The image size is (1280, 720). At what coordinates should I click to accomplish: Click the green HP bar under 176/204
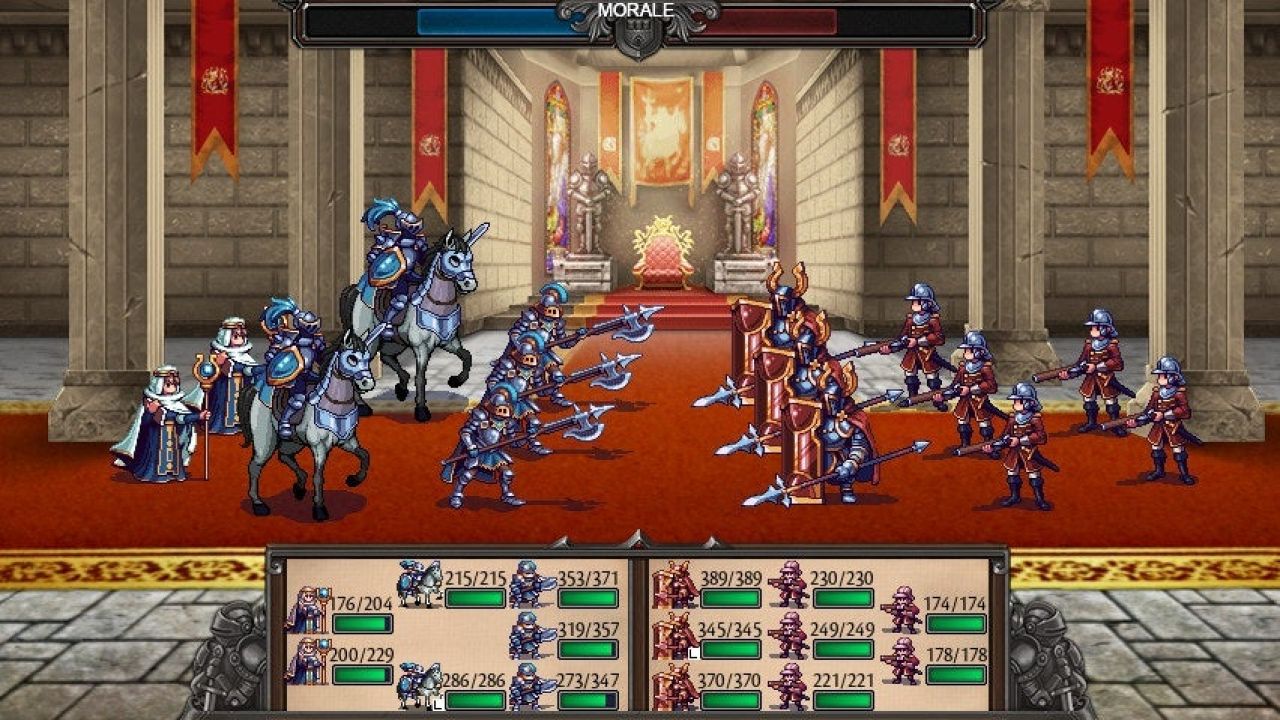[361, 623]
